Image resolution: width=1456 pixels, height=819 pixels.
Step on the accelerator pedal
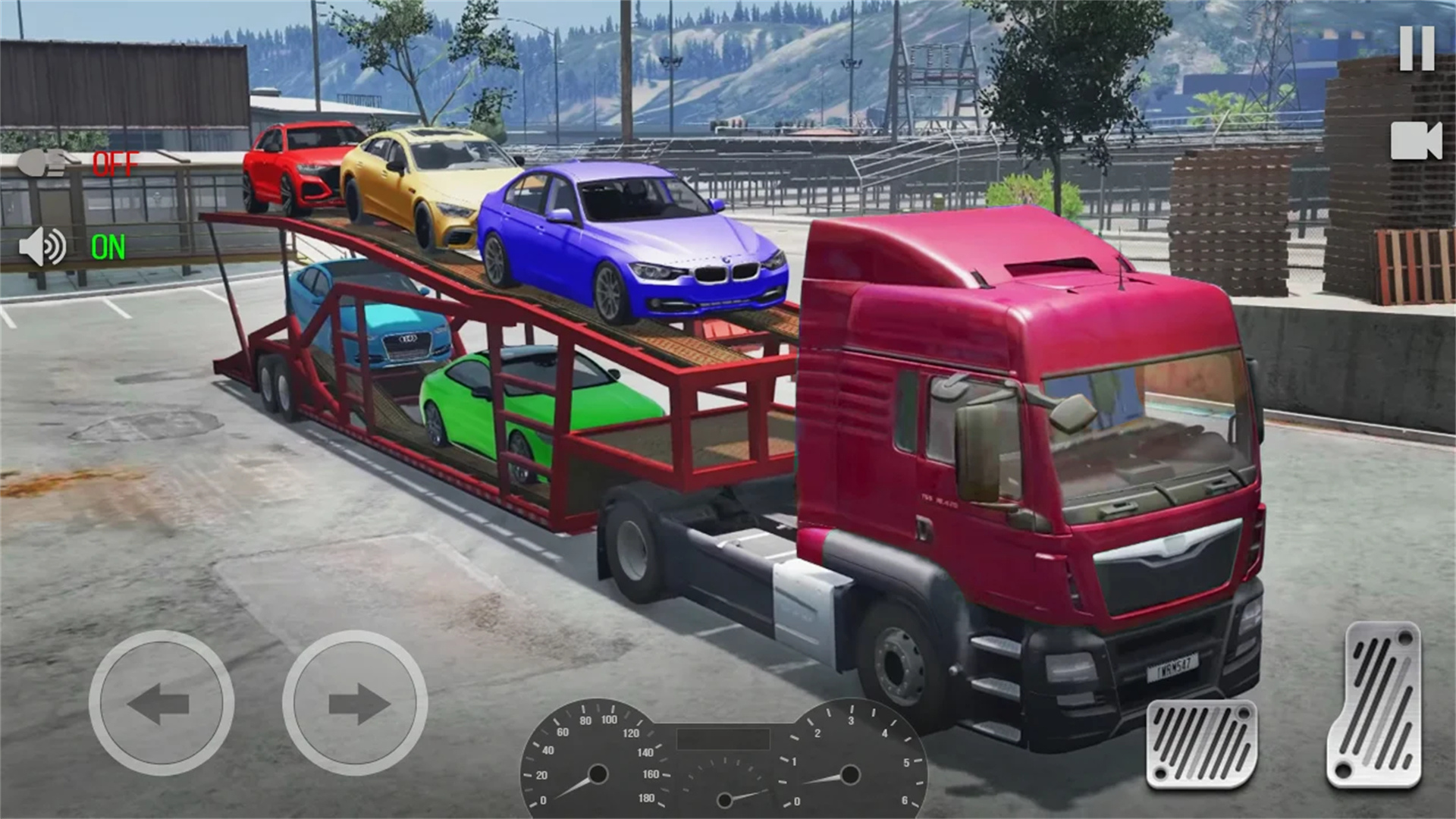pos(1373,705)
